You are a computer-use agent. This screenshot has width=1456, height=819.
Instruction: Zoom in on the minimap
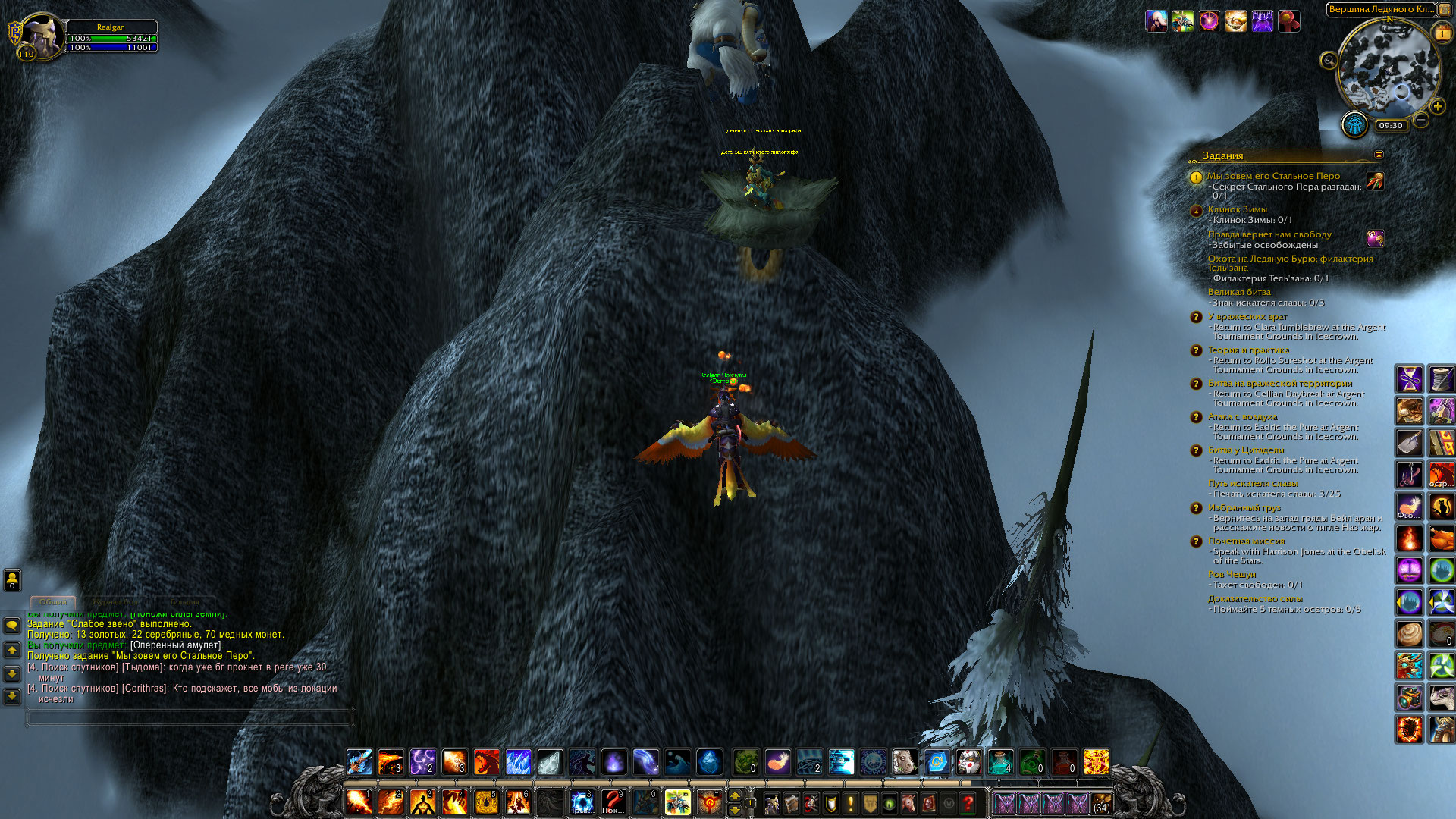point(1437,107)
